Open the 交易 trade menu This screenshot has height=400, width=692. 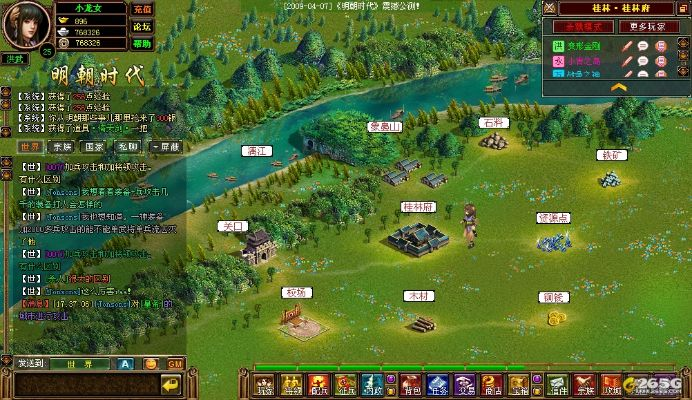pyautogui.click(x=465, y=385)
